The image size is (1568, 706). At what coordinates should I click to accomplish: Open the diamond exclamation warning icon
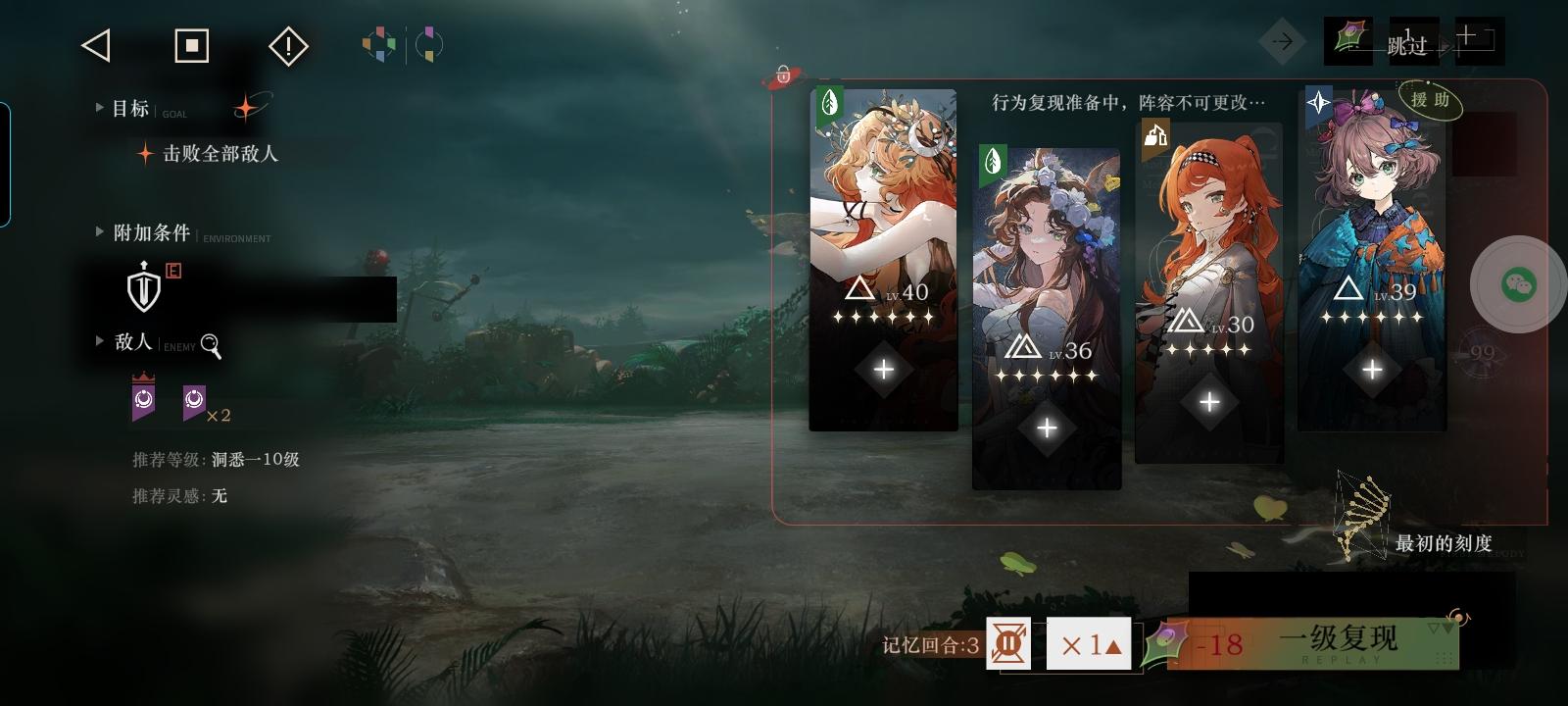(x=287, y=46)
